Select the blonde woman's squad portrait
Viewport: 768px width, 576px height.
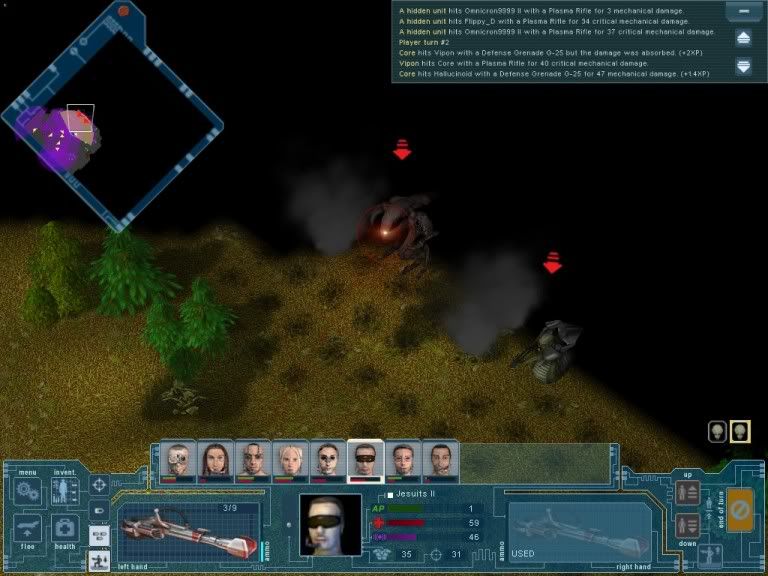(x=290, y=460)
